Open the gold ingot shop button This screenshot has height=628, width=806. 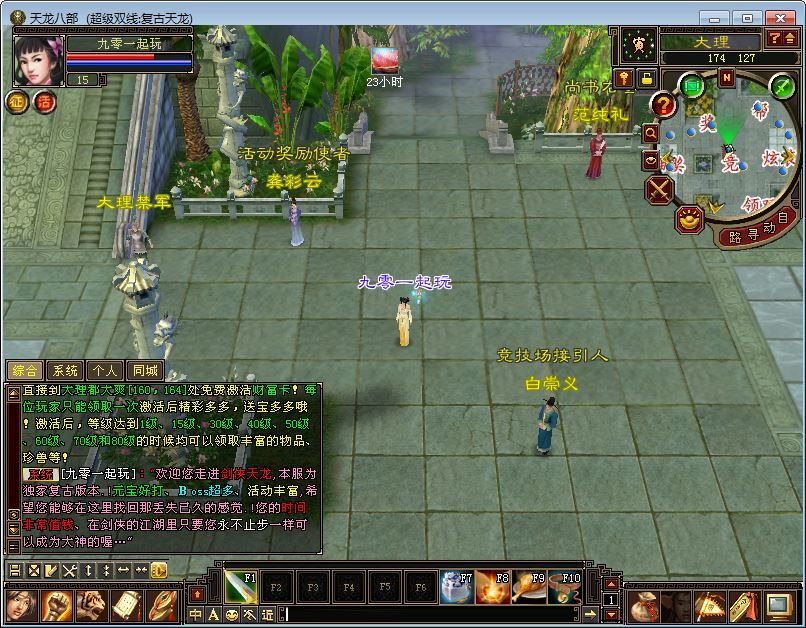(x=688, y=219)
